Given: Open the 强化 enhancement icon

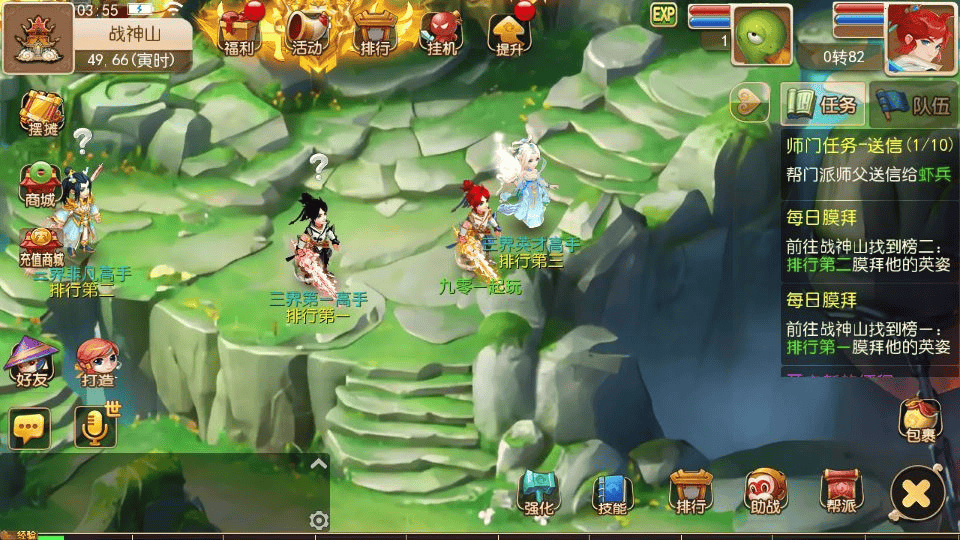Looking at the screenshot, I should [x=538, y=492].
